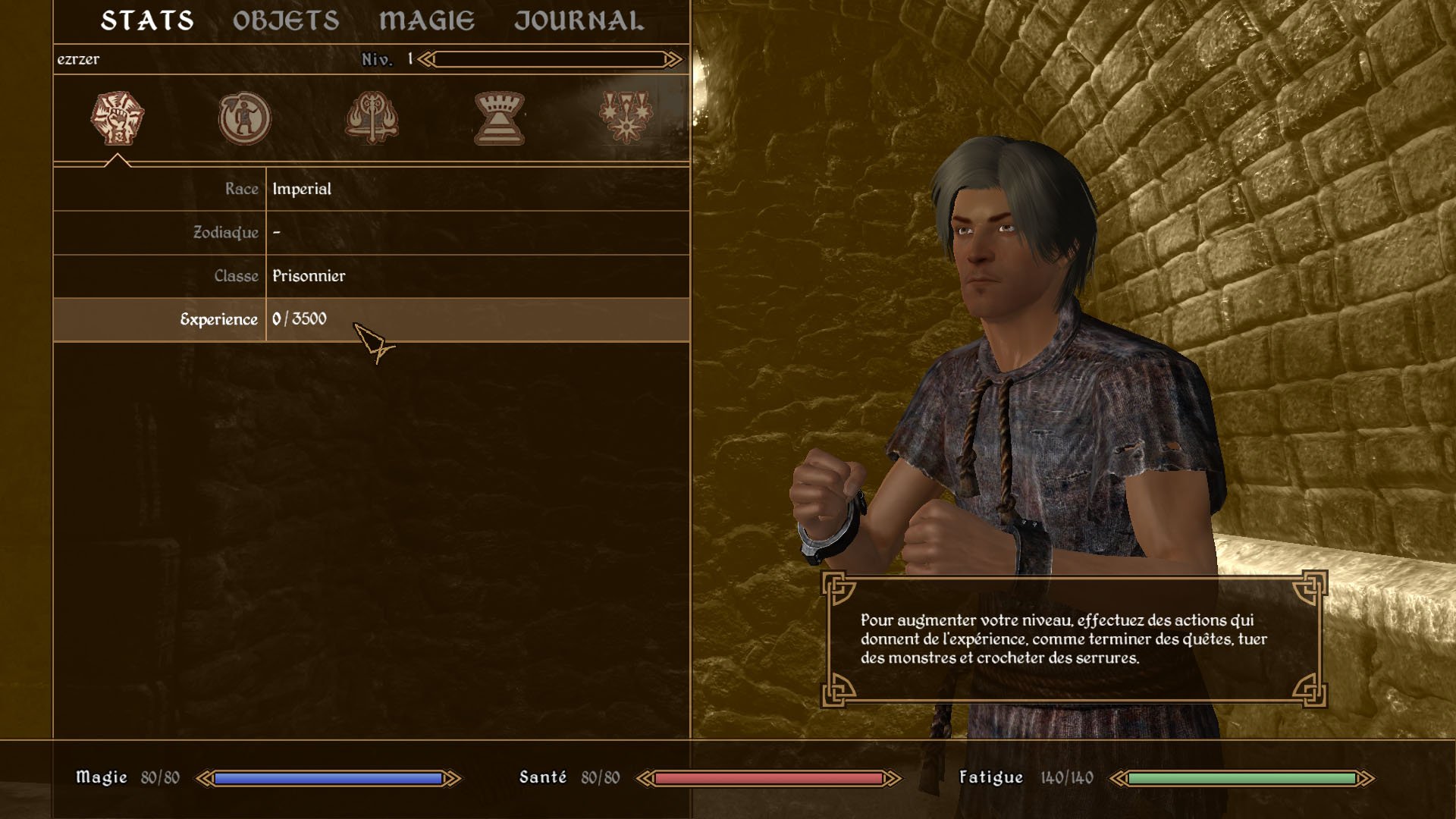This screenshot has width=1456, height=819.
Task: Open the OBJETS inventory tab
Action: [x=286, y=21]
